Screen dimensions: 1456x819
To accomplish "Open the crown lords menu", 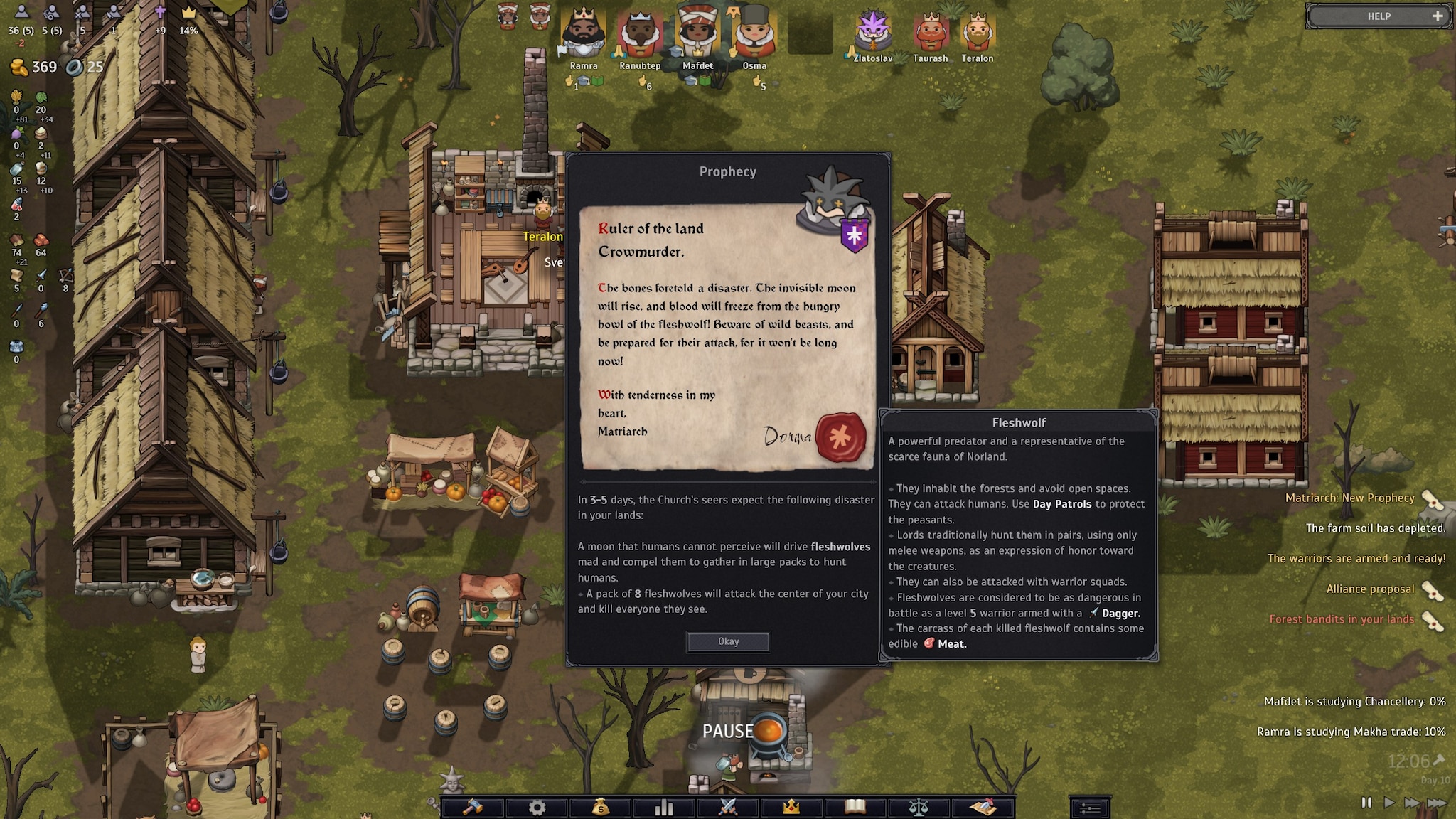I will [791, 807].
